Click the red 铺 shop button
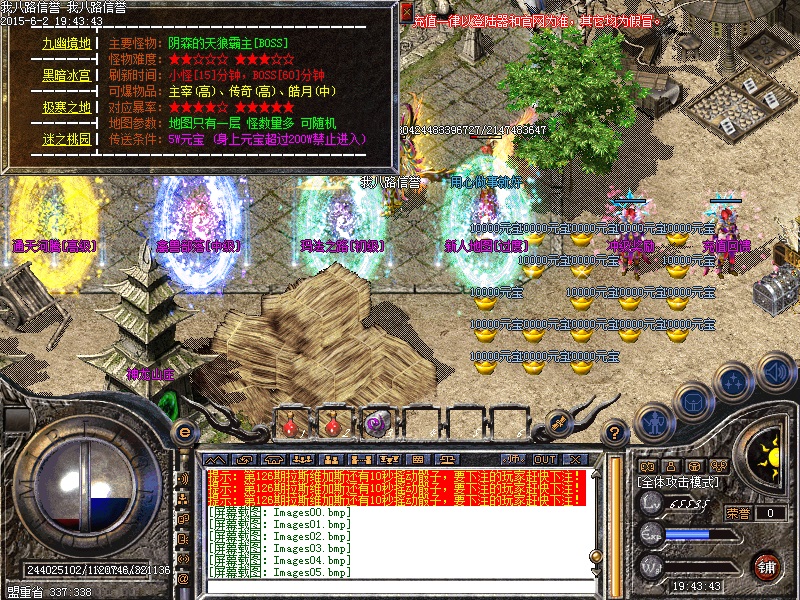Screen dimensions: 800x600 (767, 566)
